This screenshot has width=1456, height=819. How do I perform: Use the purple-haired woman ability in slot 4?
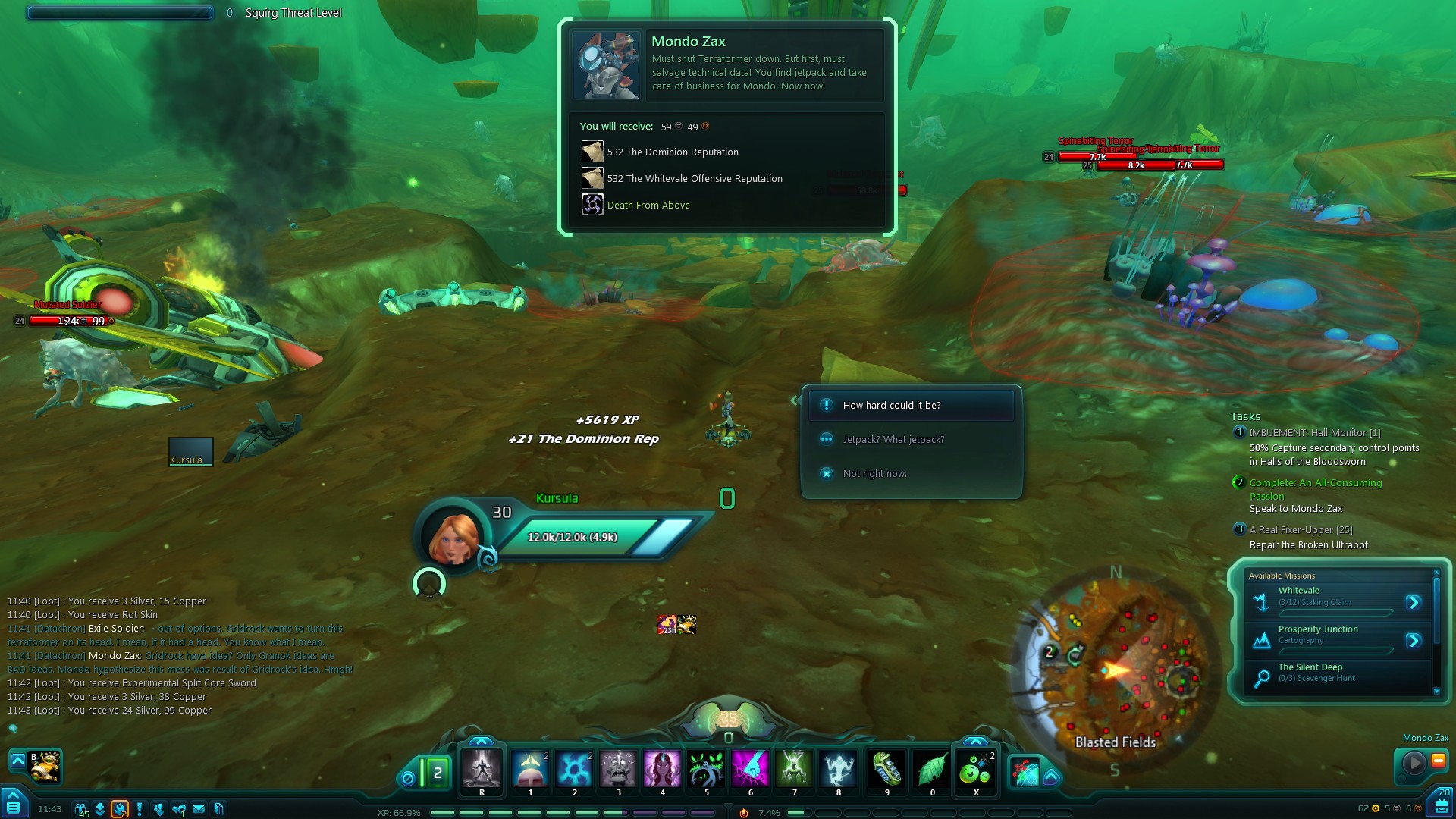click(x=662, y=770)
